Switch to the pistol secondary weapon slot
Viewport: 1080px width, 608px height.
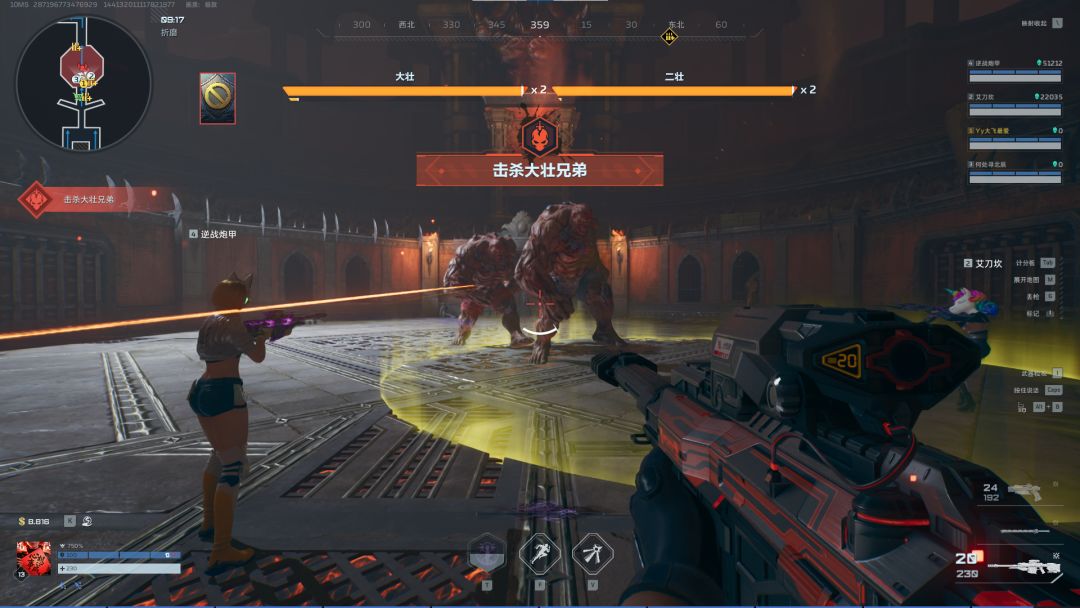pos(1025,491)
